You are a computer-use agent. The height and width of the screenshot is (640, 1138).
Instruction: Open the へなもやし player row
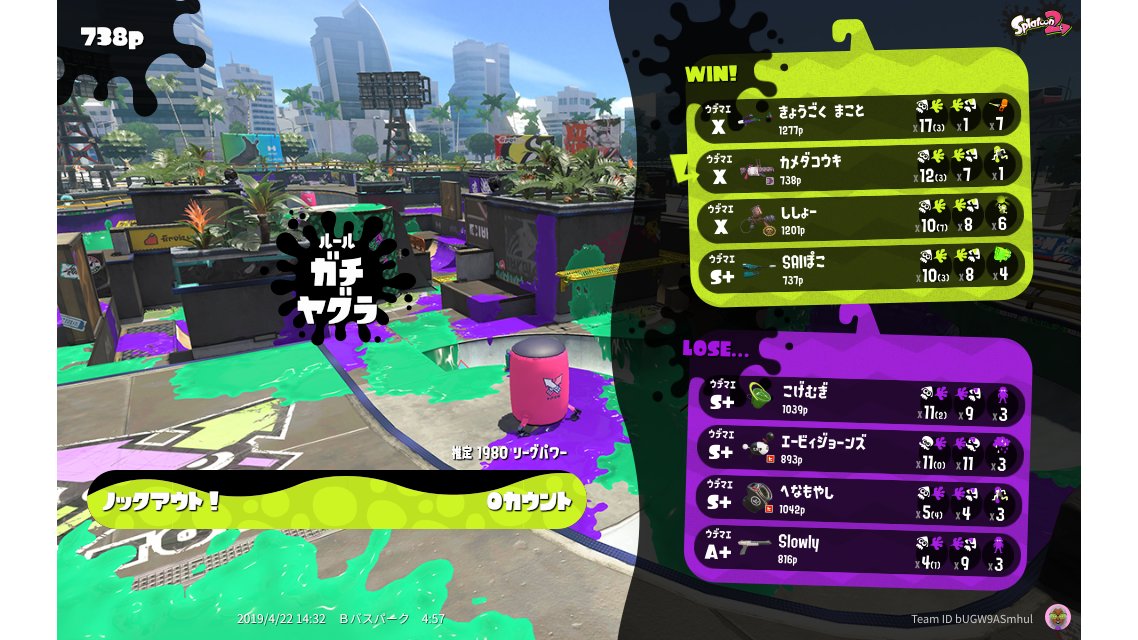click(860, 499)
